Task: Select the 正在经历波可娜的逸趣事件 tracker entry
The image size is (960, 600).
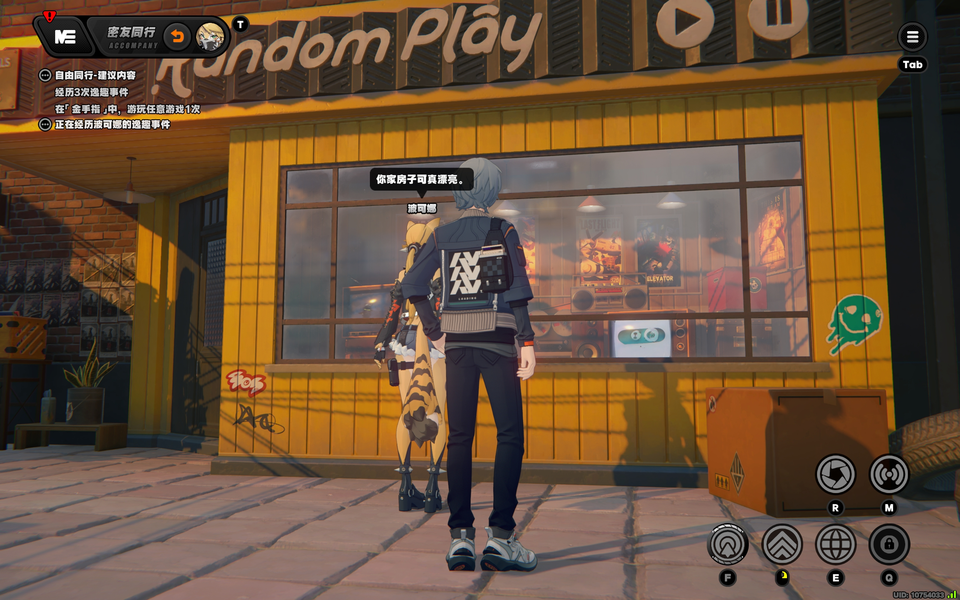Action: [112, 124]
